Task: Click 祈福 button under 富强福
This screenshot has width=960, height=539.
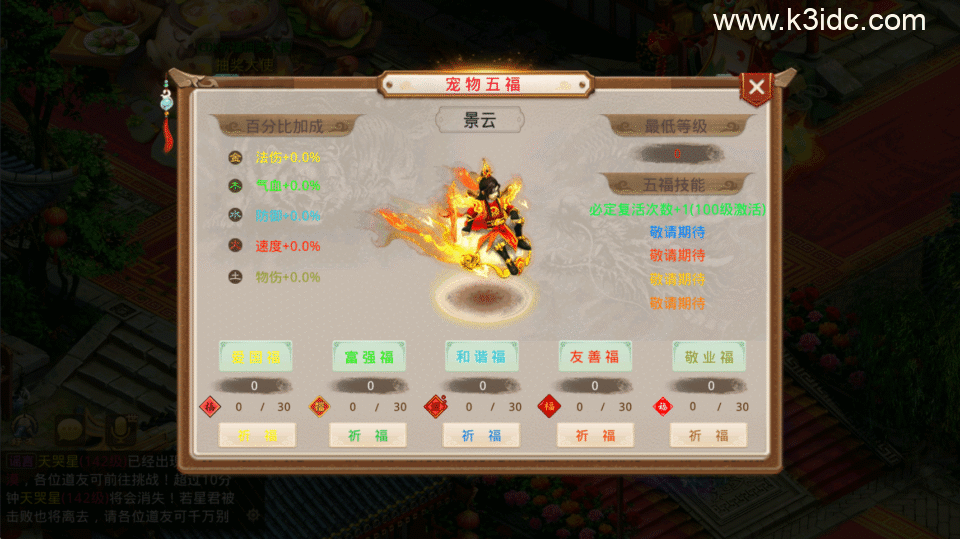Action: point(368,435)
